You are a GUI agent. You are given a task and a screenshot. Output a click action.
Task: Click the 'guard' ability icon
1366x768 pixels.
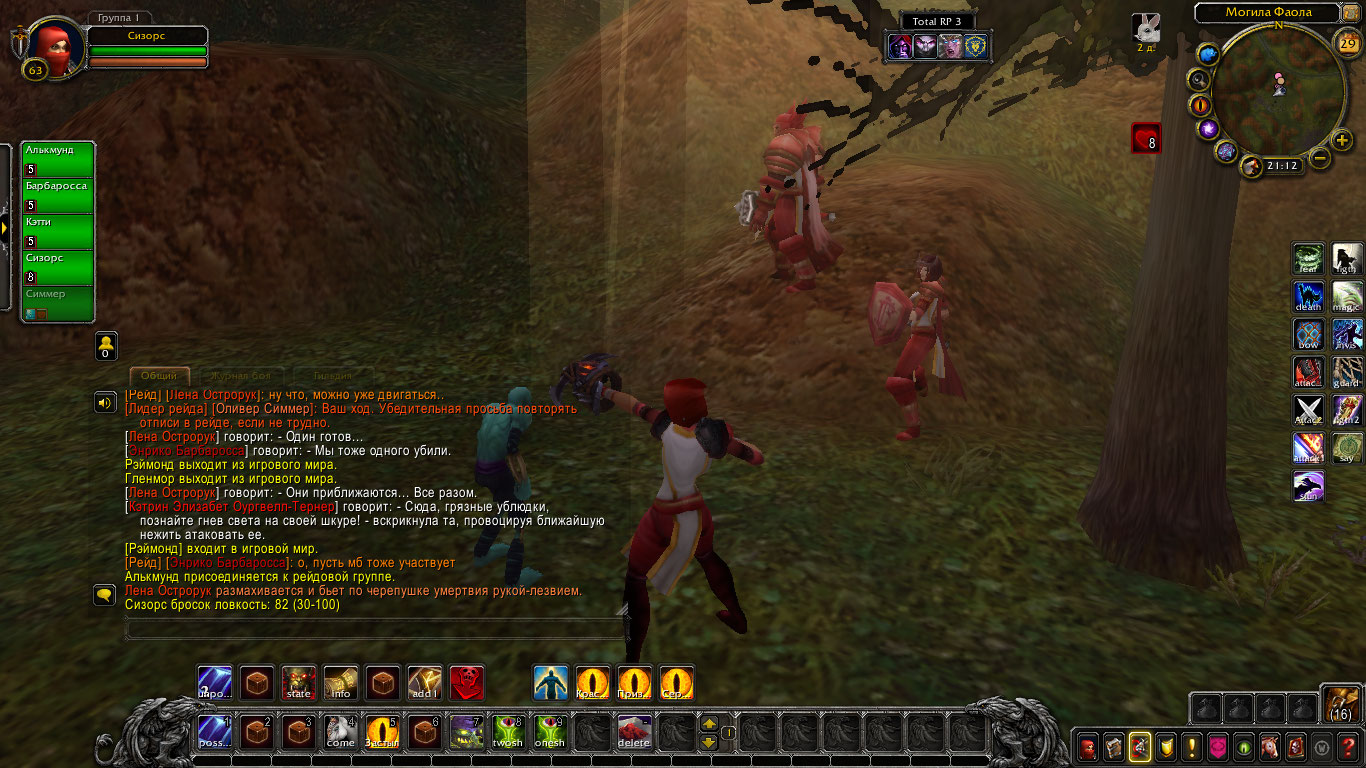tap(1347, 373)
